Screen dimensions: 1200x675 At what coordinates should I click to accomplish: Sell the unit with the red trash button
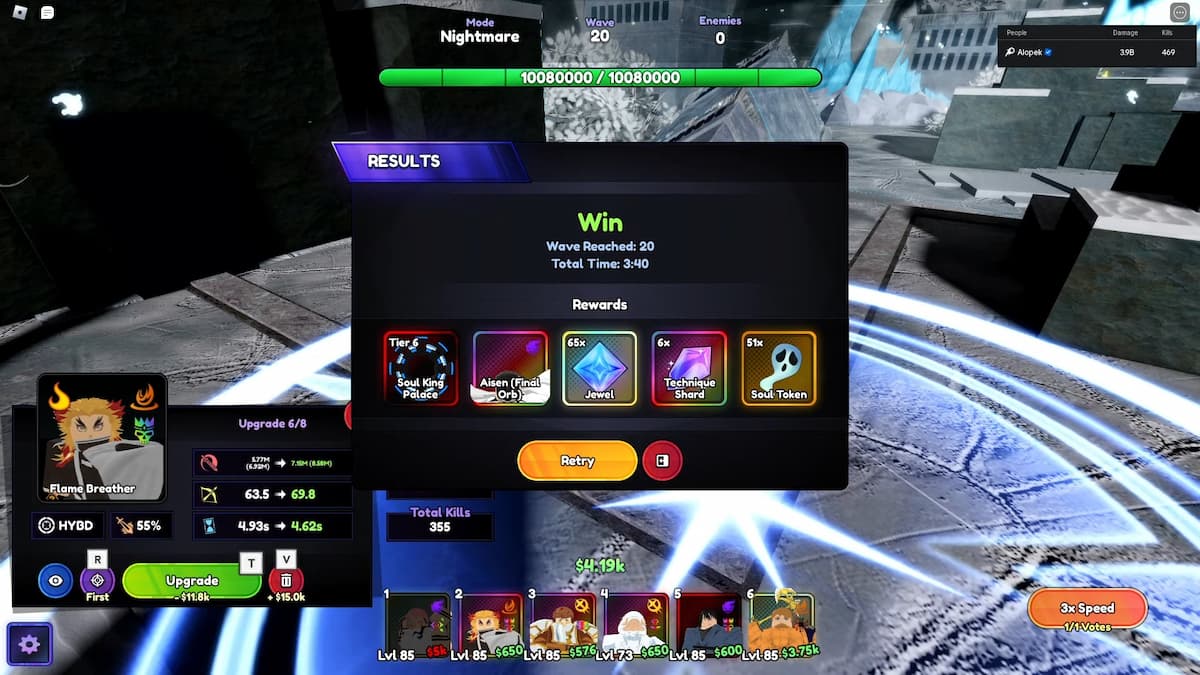point(286,580)
